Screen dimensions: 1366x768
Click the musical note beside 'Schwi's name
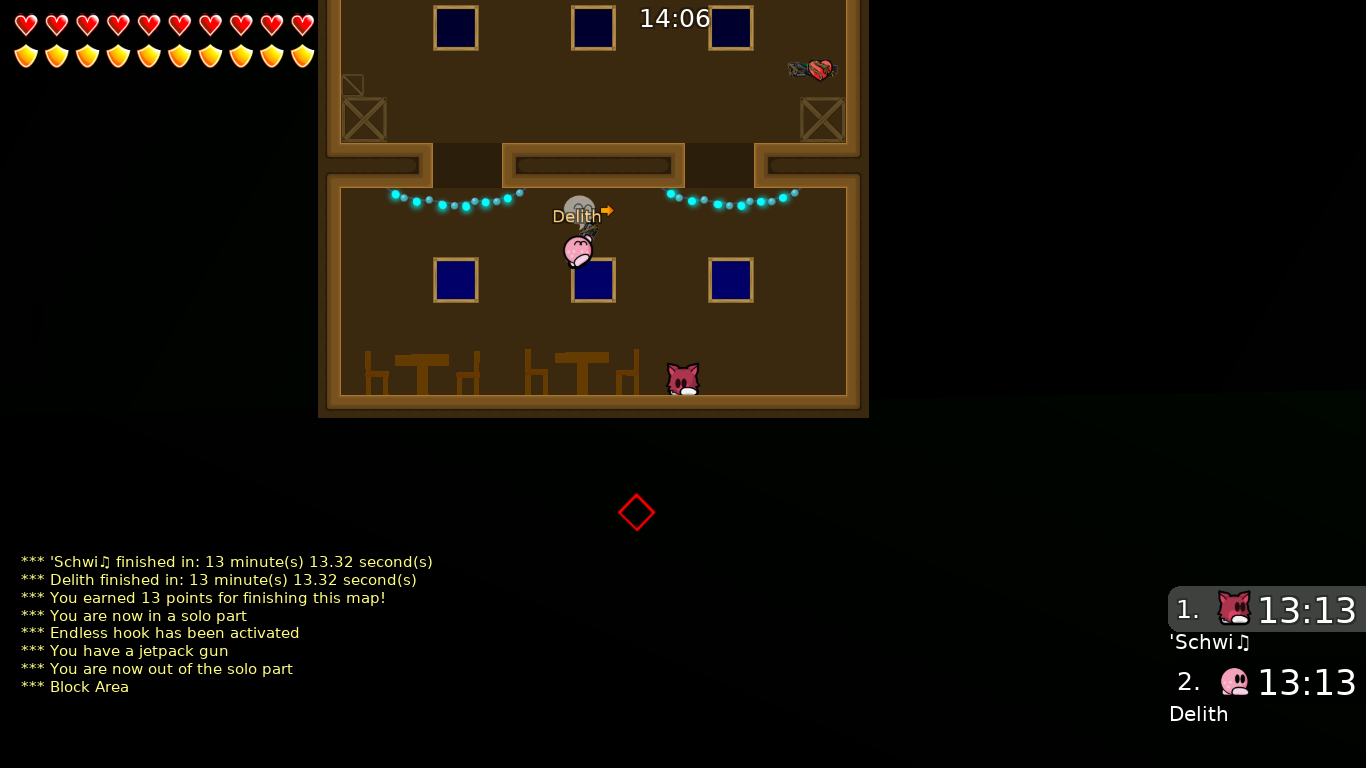tap(1245, 641)
